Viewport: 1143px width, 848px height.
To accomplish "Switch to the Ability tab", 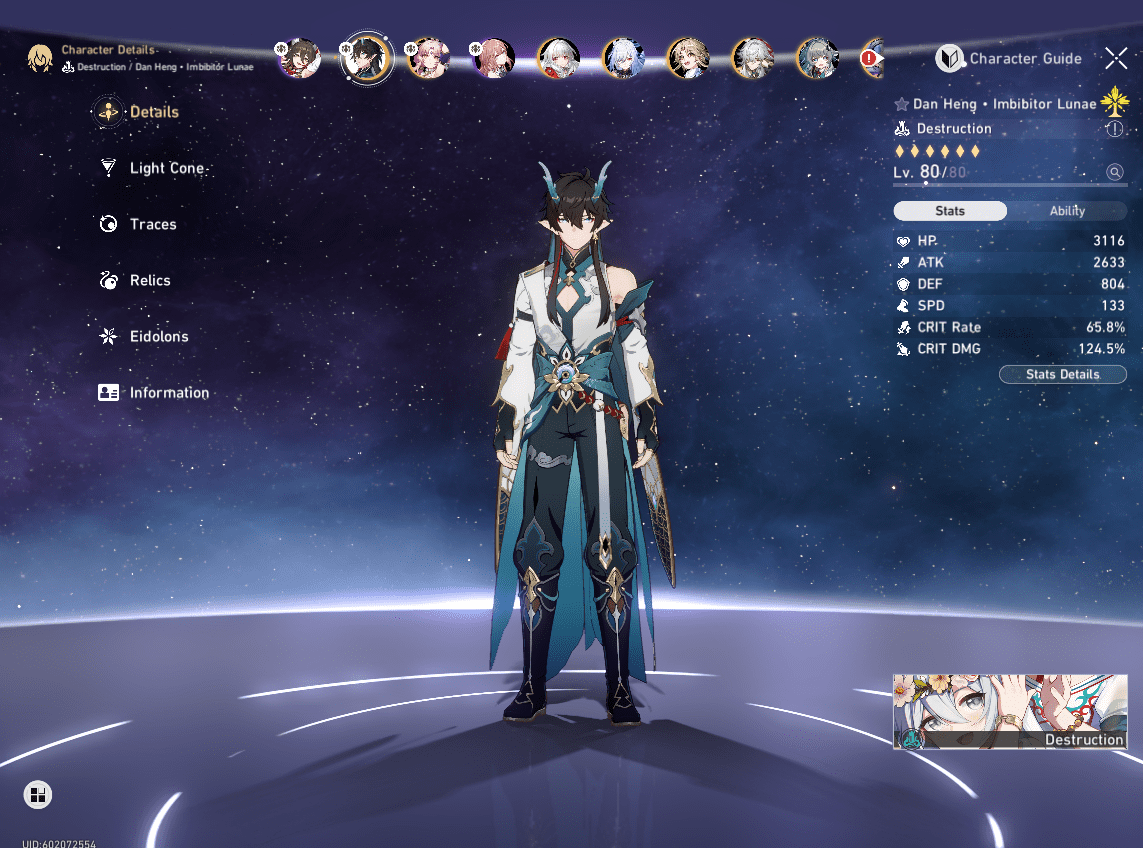I will (x=1067, y=211).
